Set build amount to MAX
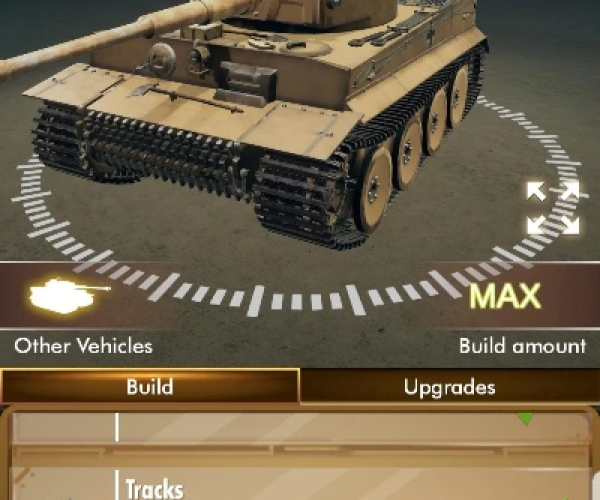Viewport: 600px width, 500px height. coord(505,297)
